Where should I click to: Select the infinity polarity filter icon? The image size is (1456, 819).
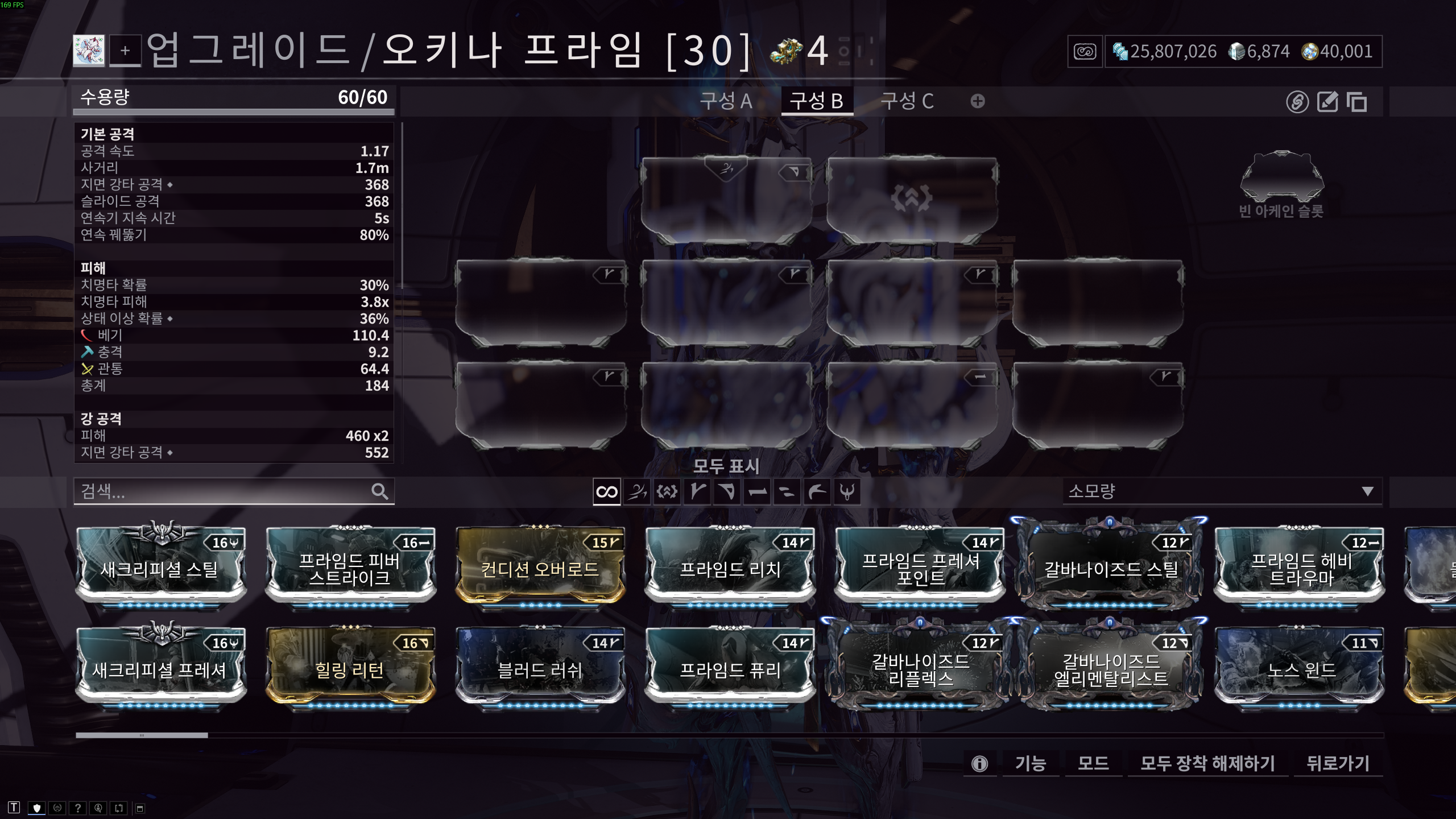tap(606, 492)
